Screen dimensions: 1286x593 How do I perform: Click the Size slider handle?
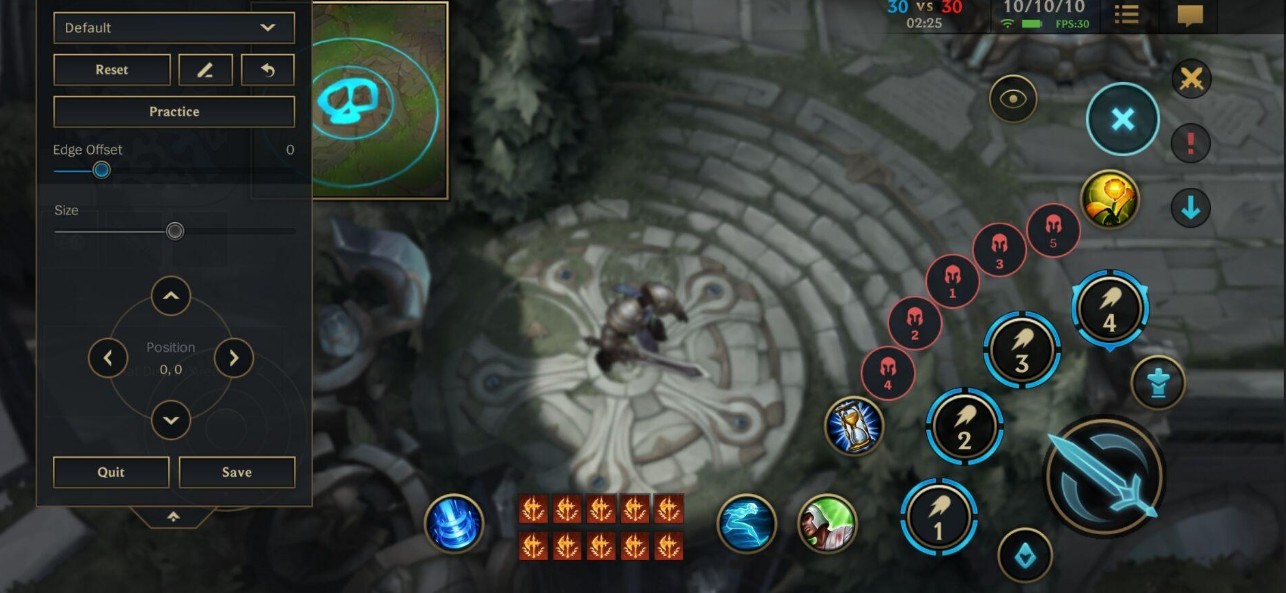(x=175, y=231)
